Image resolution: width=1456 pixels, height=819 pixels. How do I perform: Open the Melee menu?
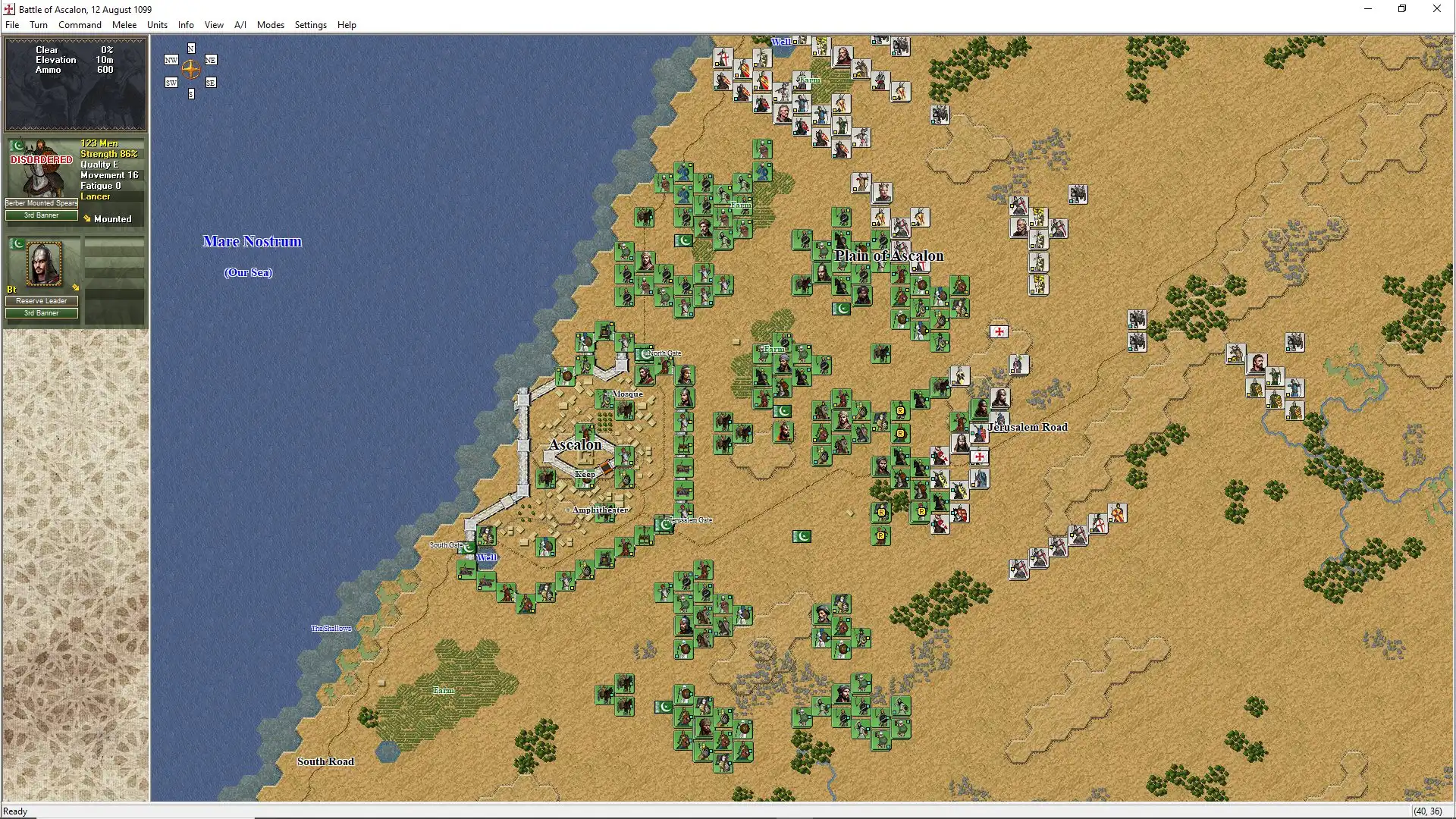[x=124, y=24]
